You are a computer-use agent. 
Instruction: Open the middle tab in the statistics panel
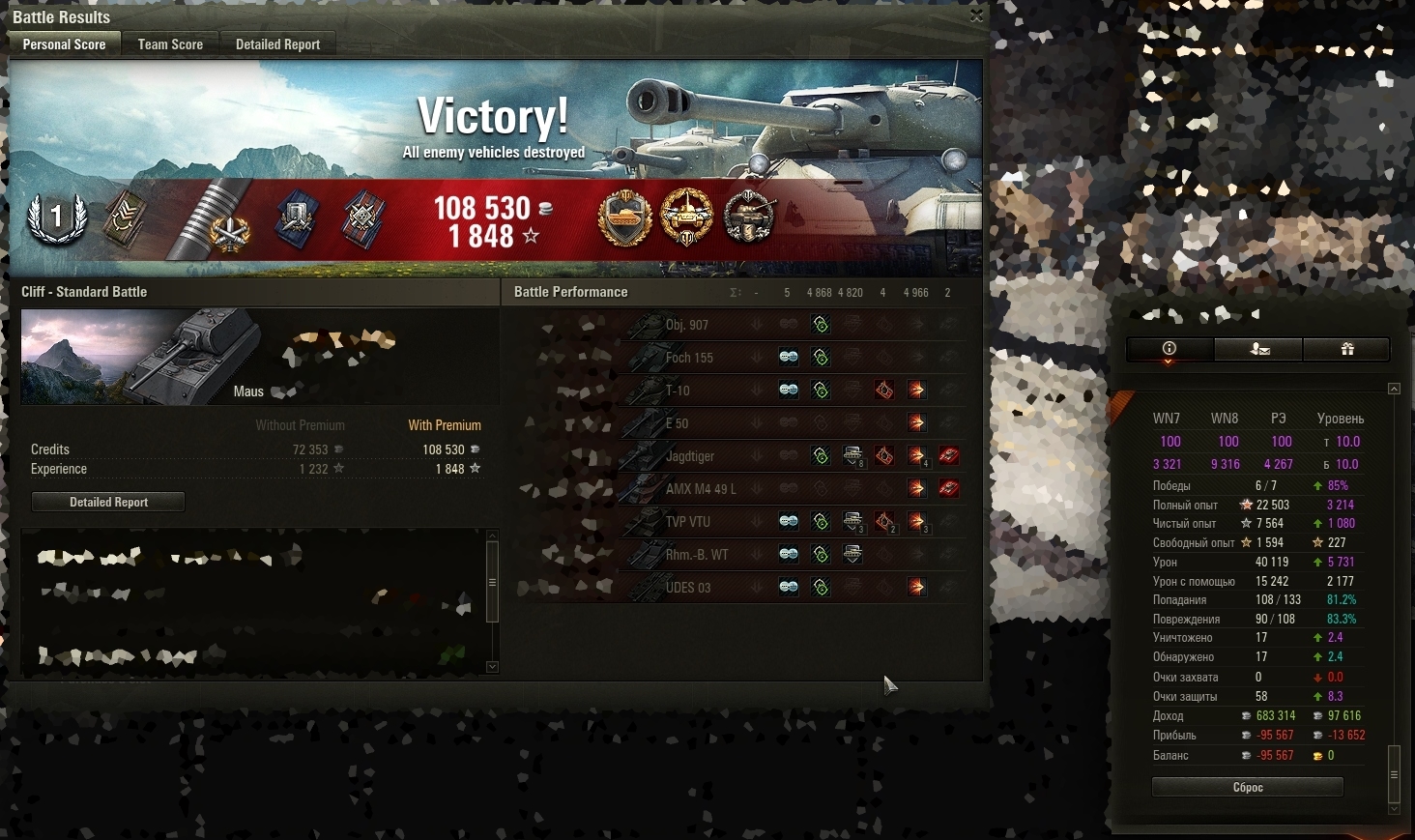click(x=1258, y=349)
